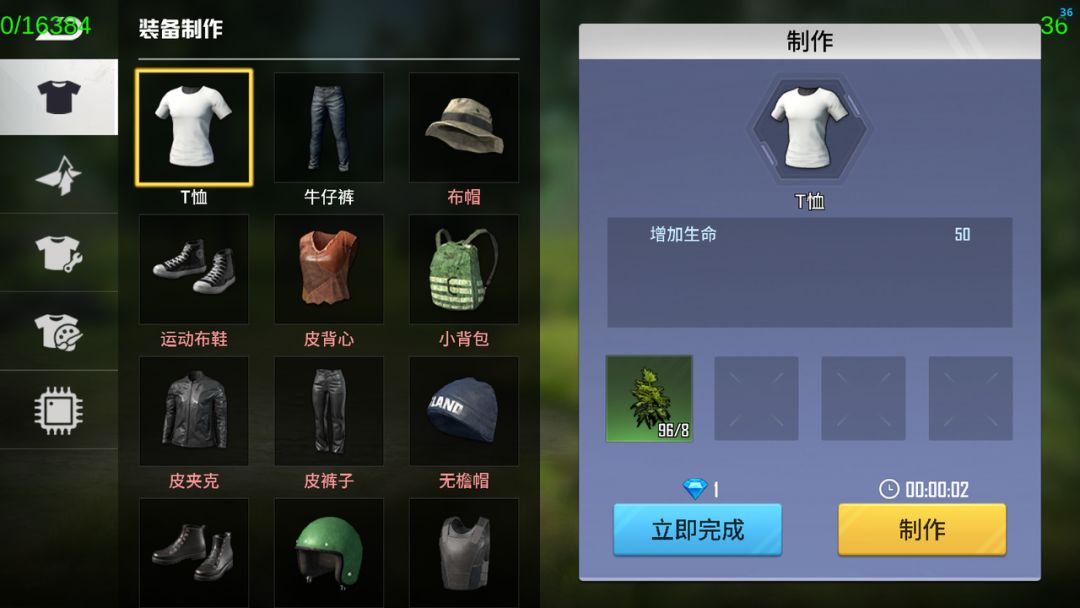This screenshot has width=1080, height=608.
Task: Tap the blue 立即完成 instant-finish button
Action: (x=697, y=529)
